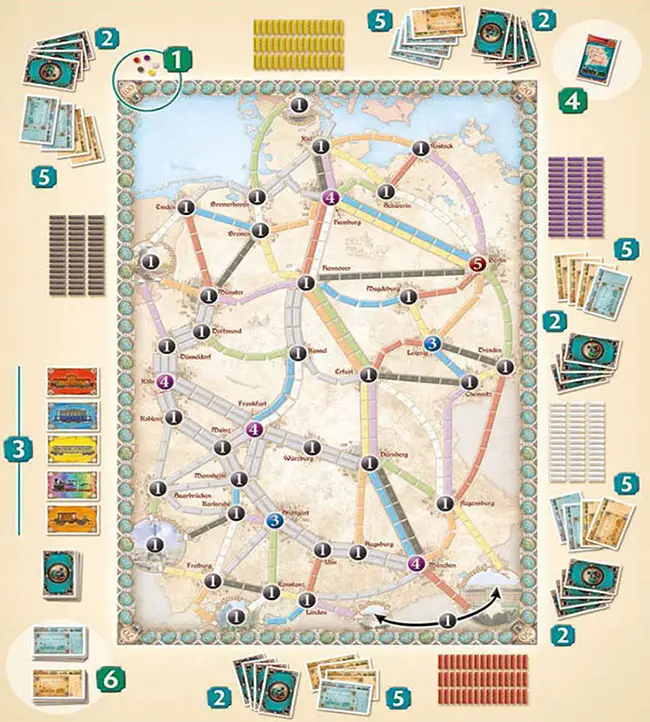This screenshot has height=722, width=650.
Task: Select the Rostock city marker
Action: click(421, 149)
